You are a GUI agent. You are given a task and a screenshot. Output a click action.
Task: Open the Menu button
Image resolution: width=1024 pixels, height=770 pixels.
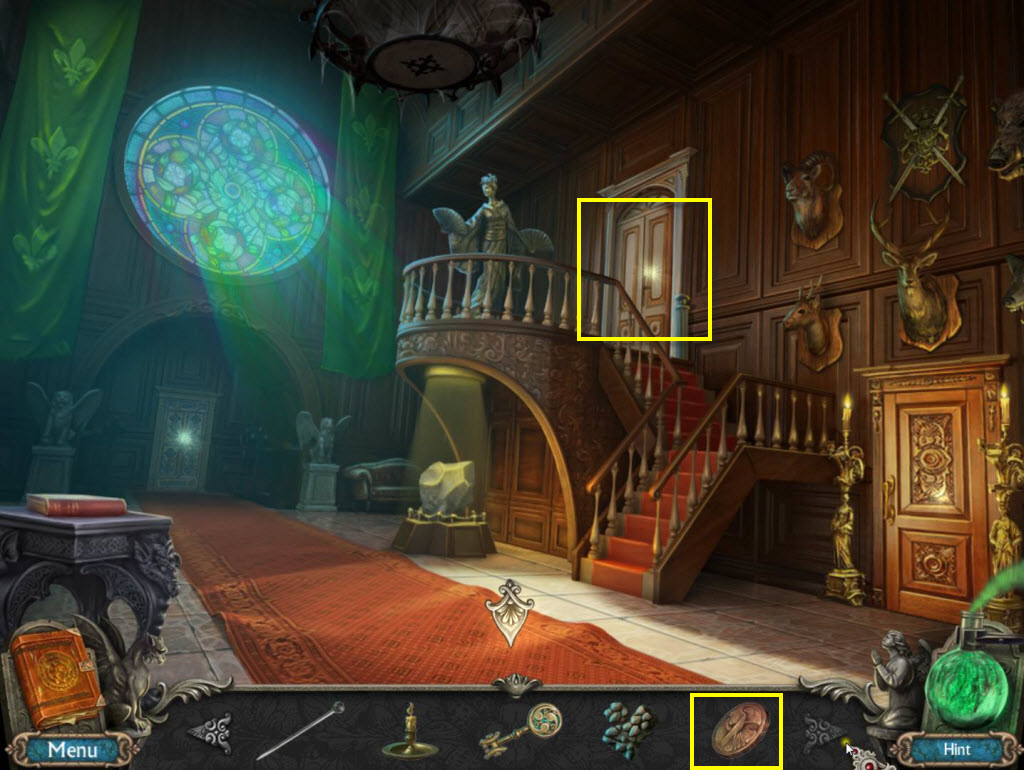(x=72, y=749)
